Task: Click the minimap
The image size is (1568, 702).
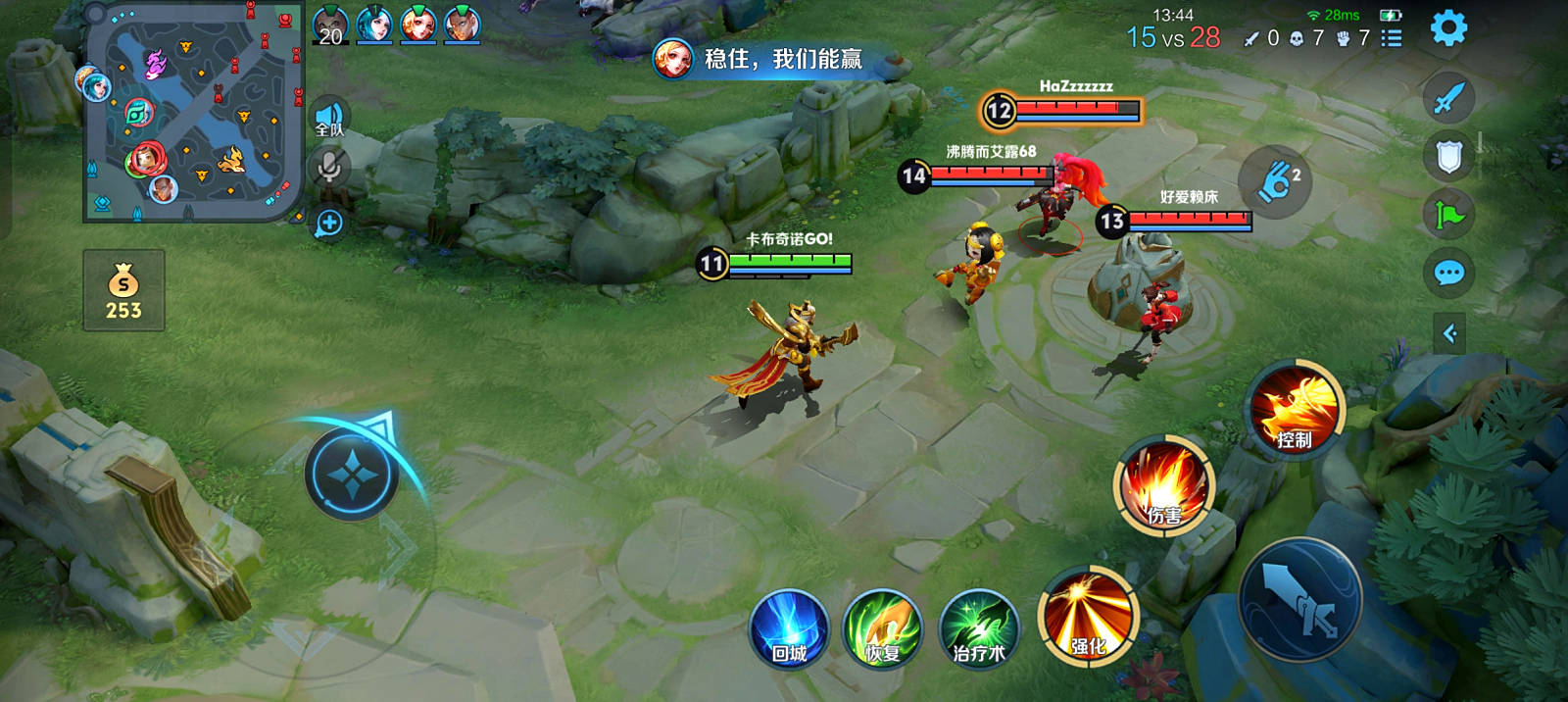Action: coord(194,112)
